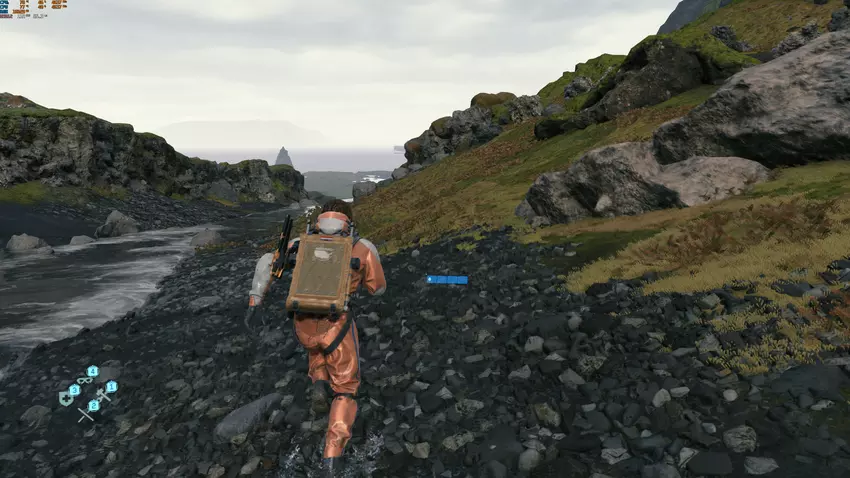The height and width of the screenshot is (478, 850).
Task: Select the crossed-sticks tool icon numbered 2
Action: point(86,413)
